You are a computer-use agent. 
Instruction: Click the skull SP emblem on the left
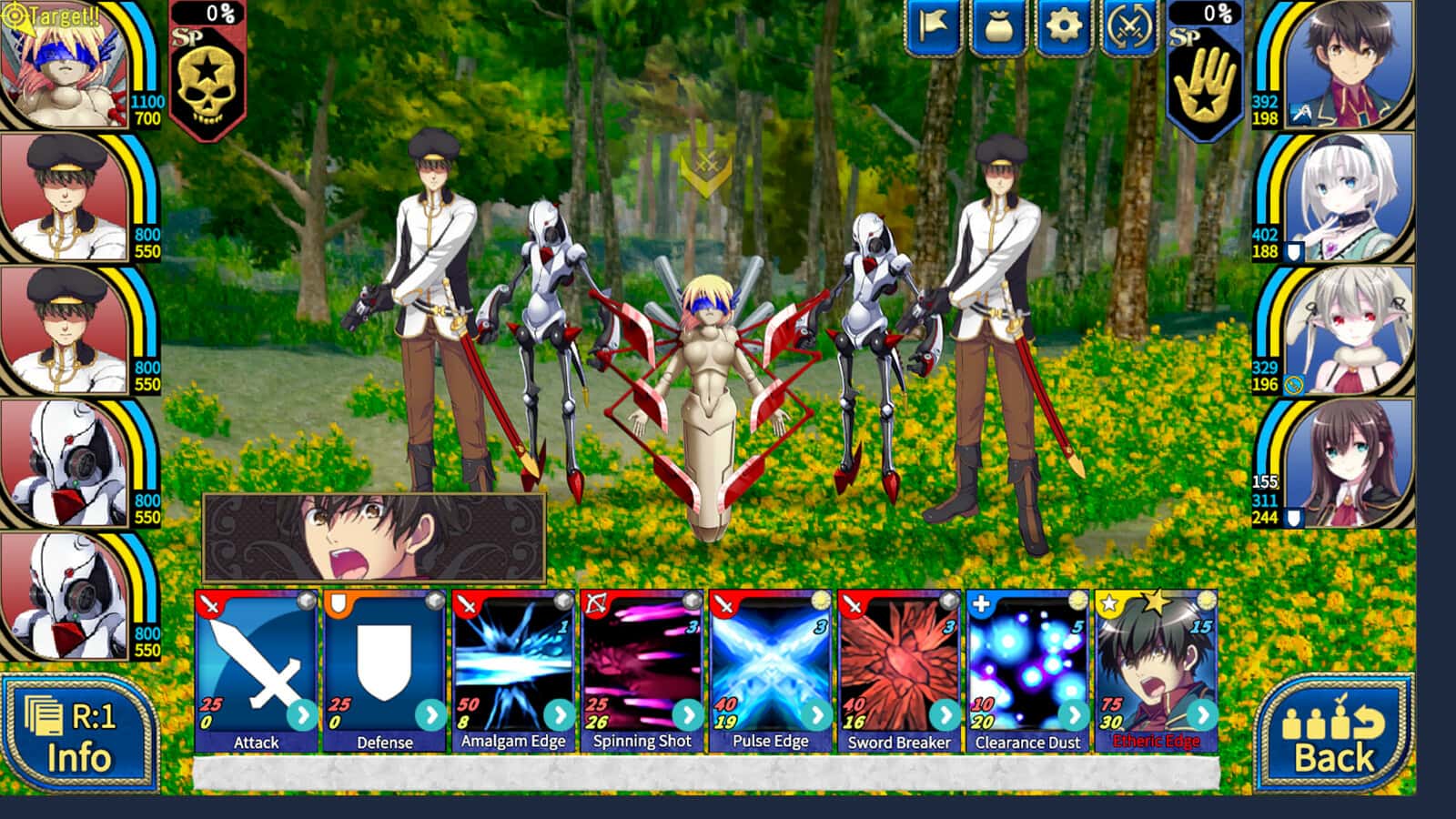click(206, 82)
